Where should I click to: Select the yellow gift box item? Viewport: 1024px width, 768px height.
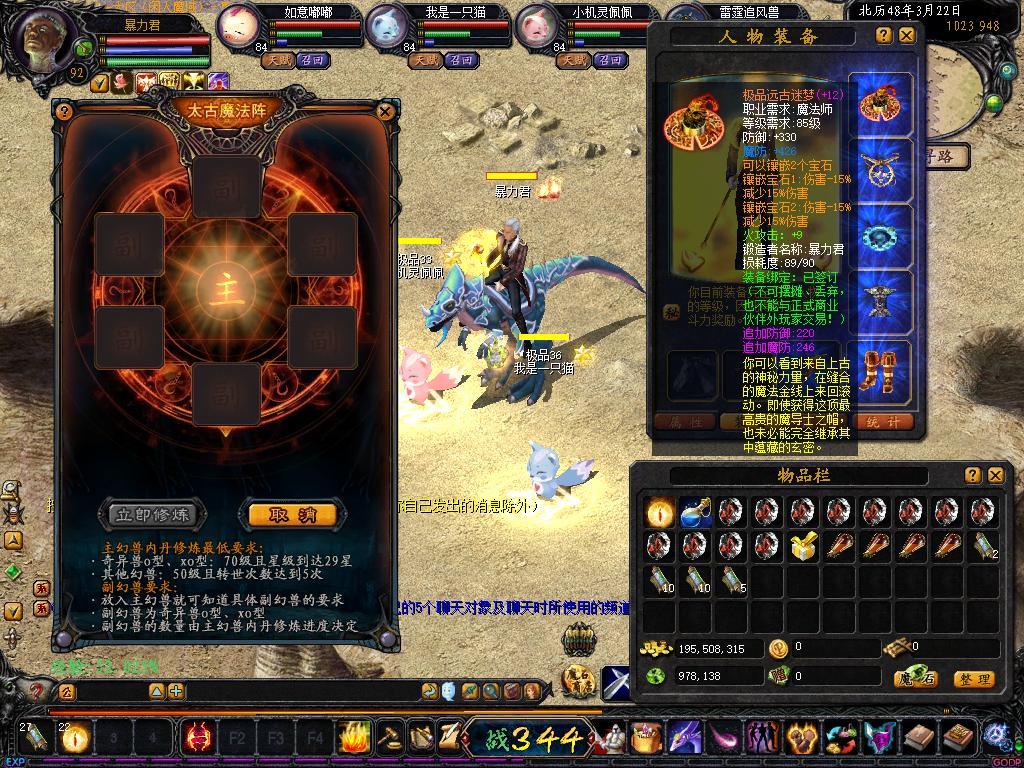point(802,546)
